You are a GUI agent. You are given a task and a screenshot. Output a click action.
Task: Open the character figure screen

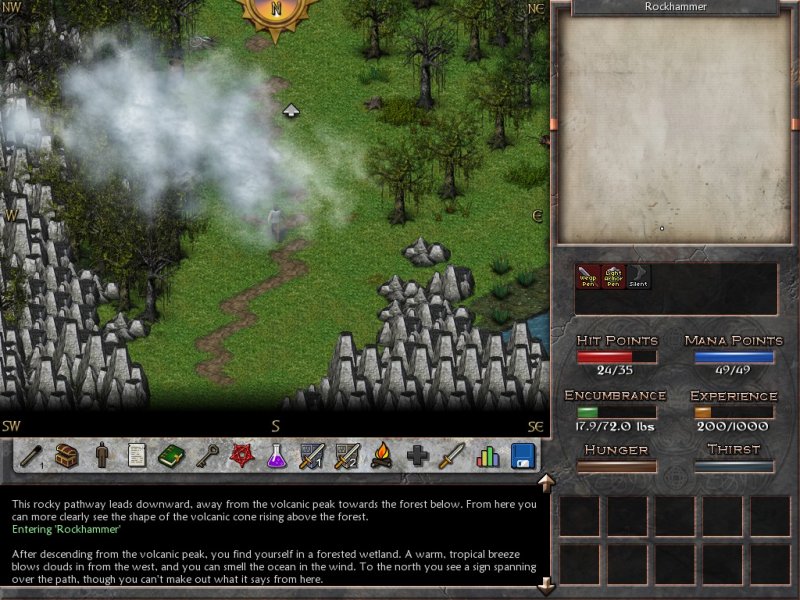click(102, 456)
